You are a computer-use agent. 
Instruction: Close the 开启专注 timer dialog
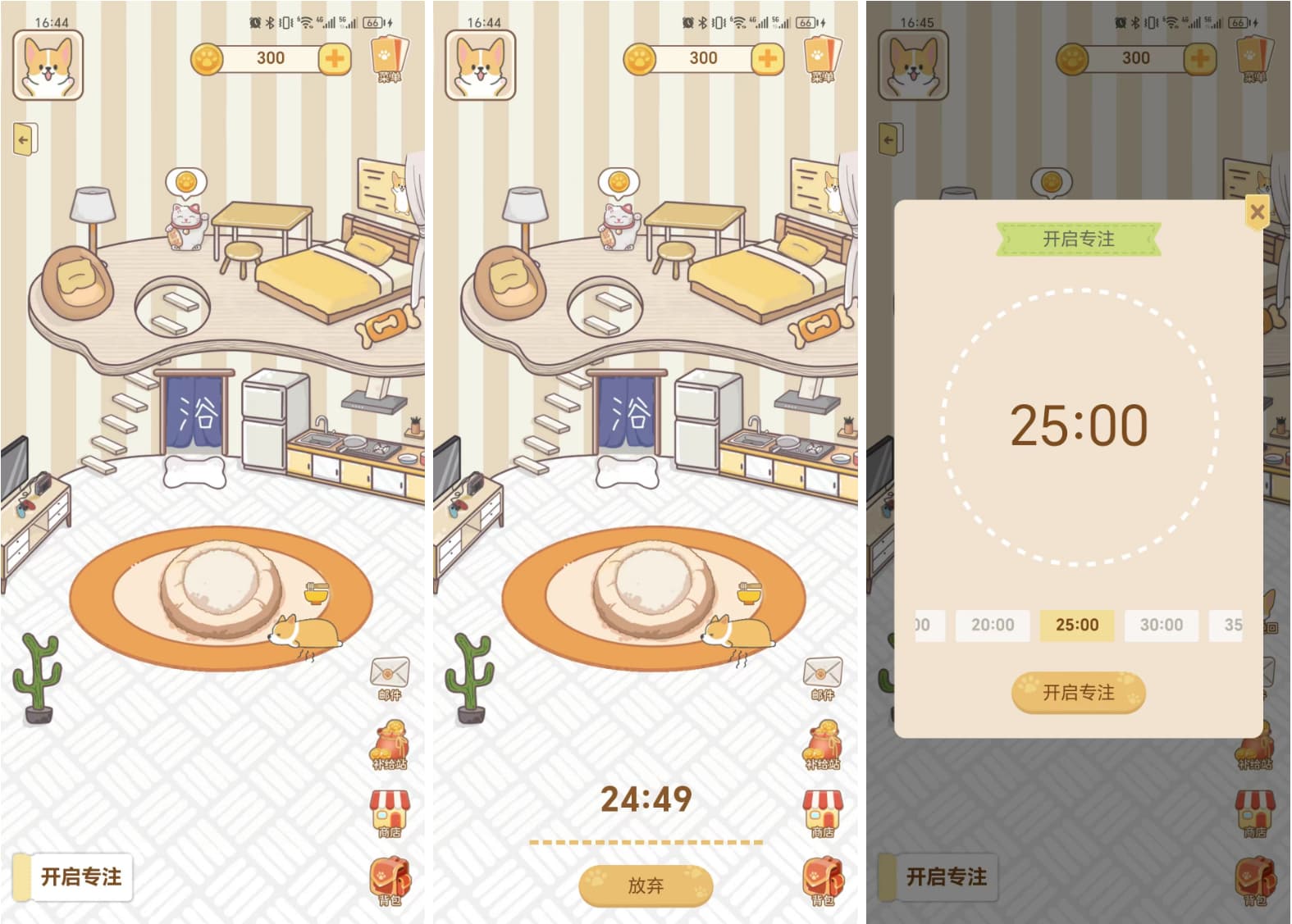tap(1256, 212)
